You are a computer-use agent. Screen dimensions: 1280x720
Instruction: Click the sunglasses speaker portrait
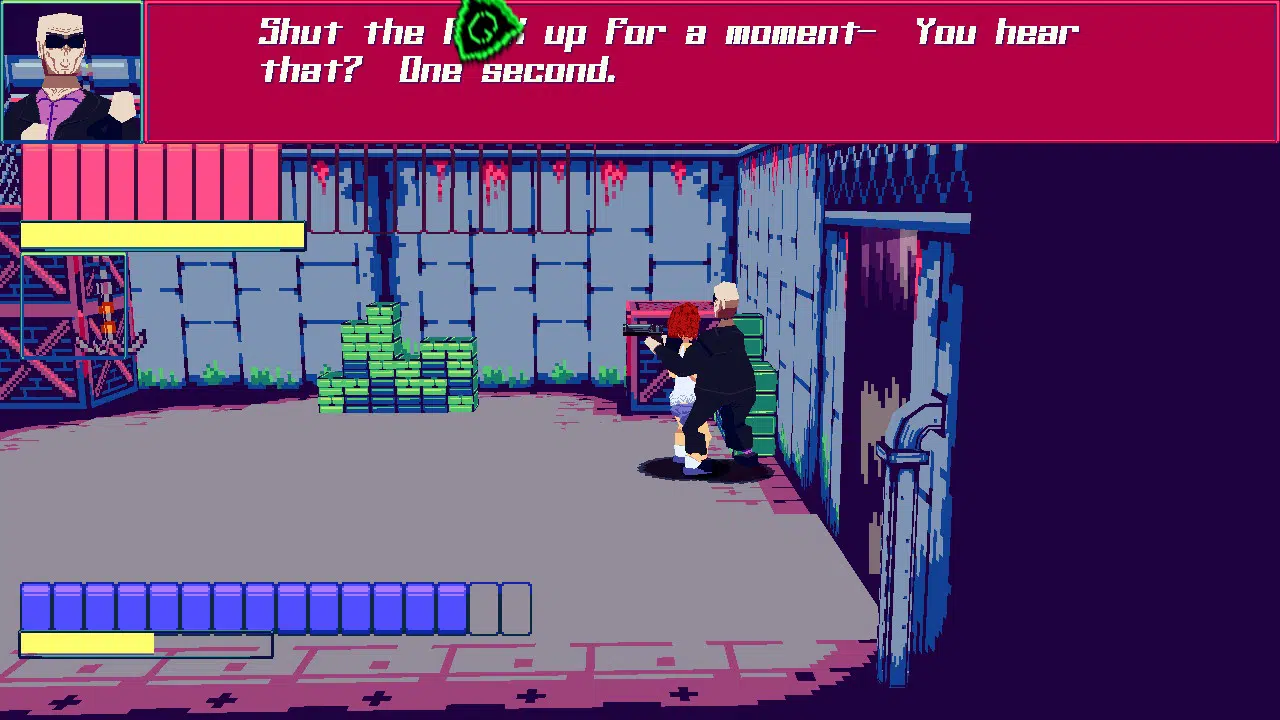pos(72,72)
